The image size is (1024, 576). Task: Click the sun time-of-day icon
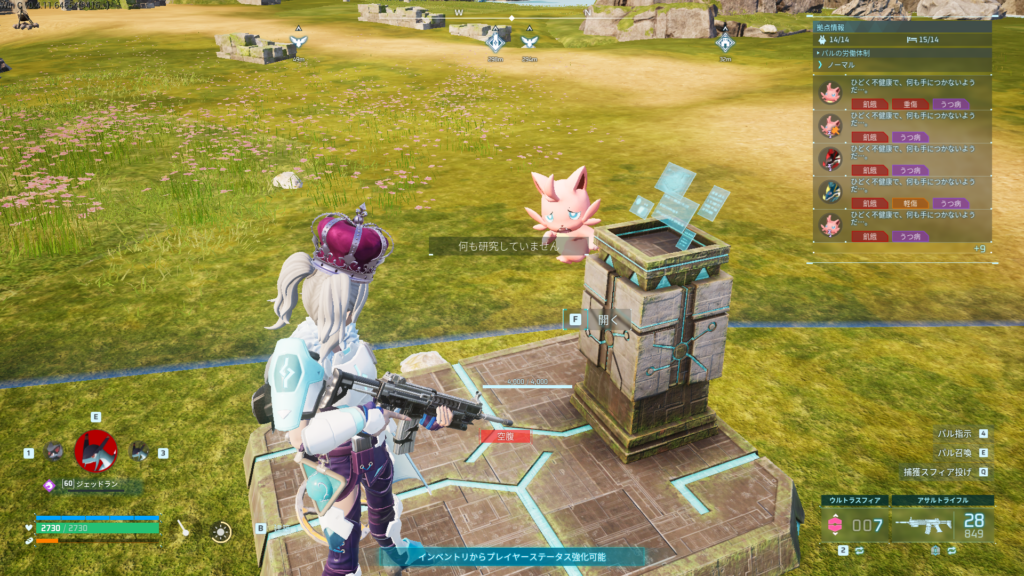coord(221,532)
